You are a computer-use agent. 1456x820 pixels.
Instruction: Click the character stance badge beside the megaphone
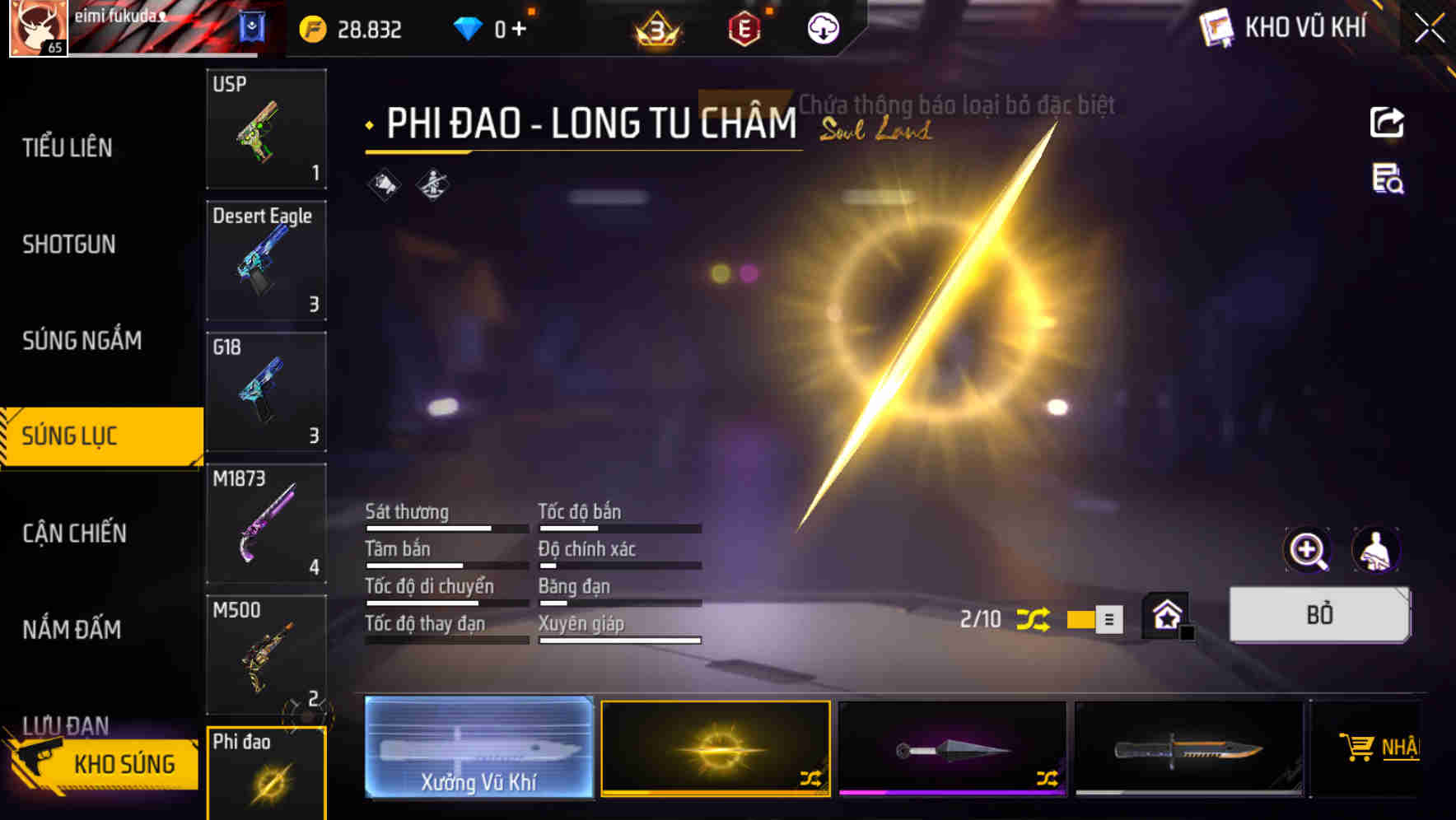431,184
